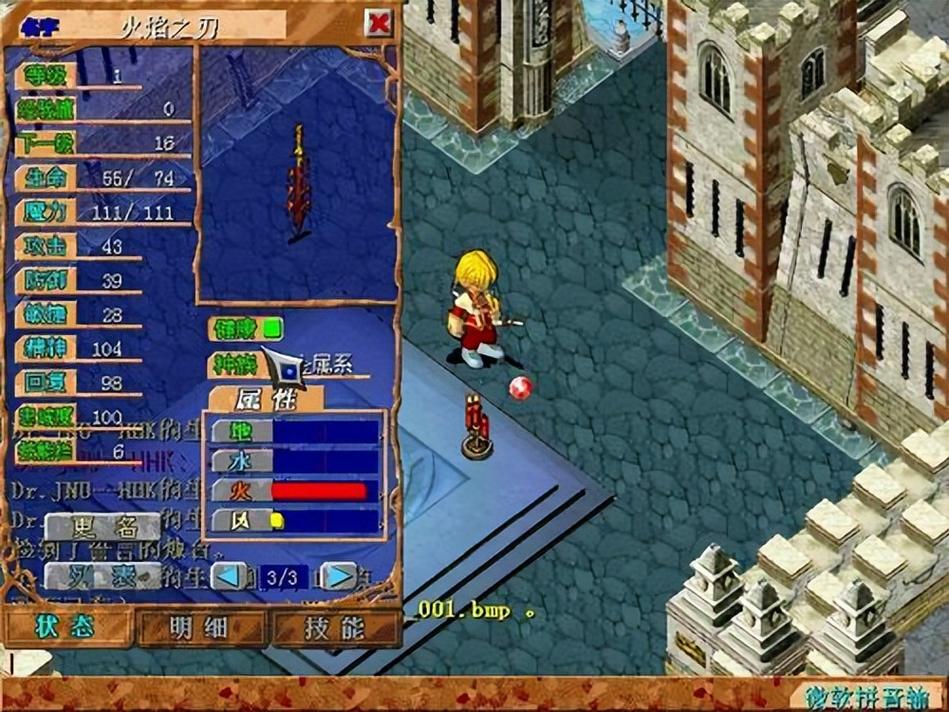Open the 明细 details tab
949x712 pixels.
click(200, 627)
